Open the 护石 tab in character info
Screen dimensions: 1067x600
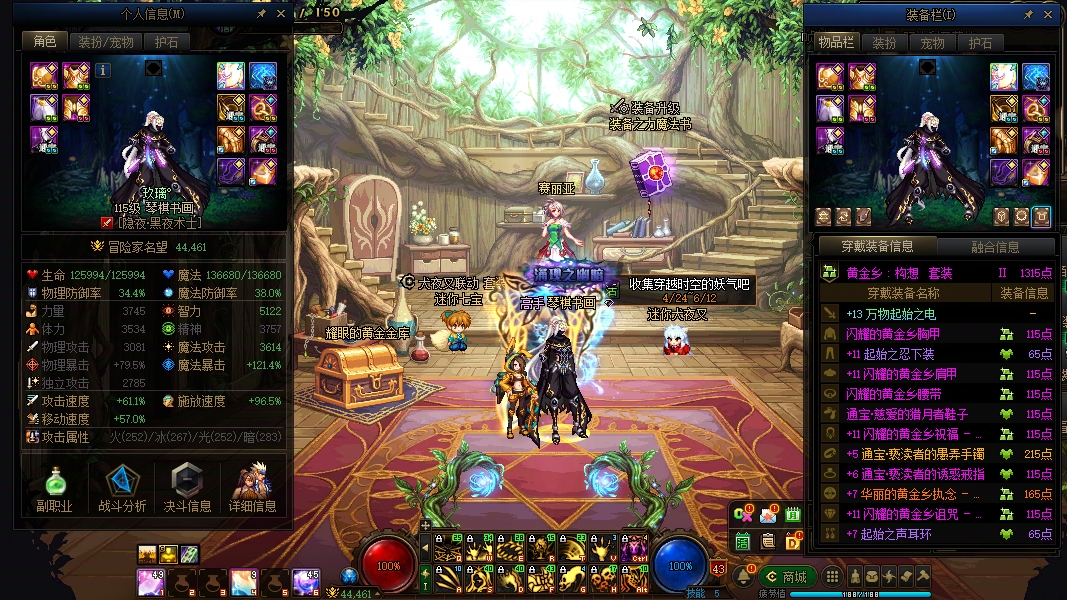(x=166, y=42)
